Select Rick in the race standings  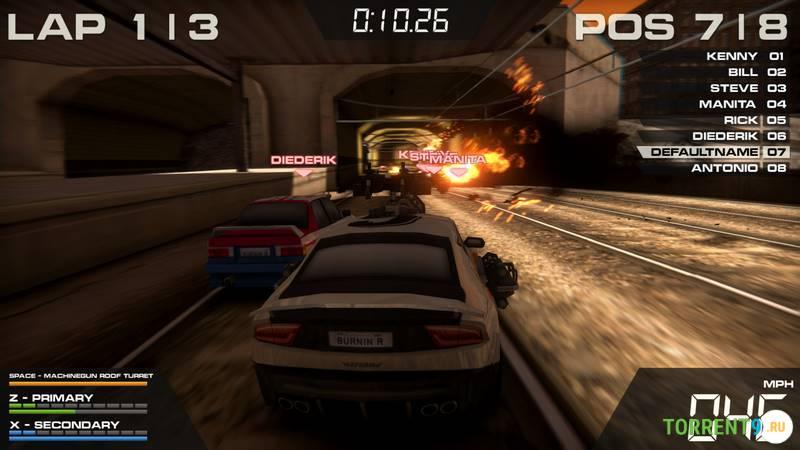click(x=743, y=120)
